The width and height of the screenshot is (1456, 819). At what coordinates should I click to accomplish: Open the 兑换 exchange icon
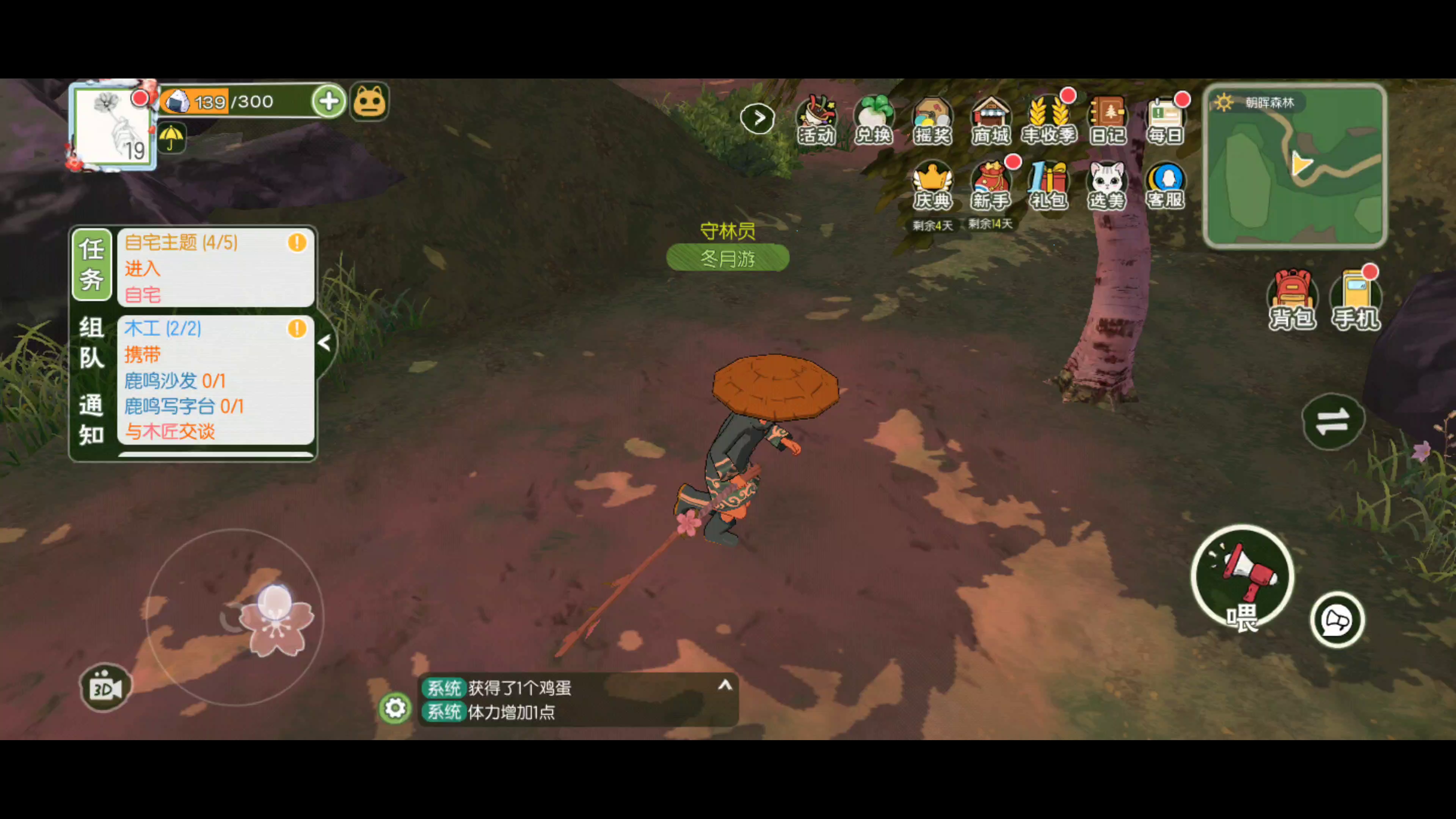tap(873, 120)
